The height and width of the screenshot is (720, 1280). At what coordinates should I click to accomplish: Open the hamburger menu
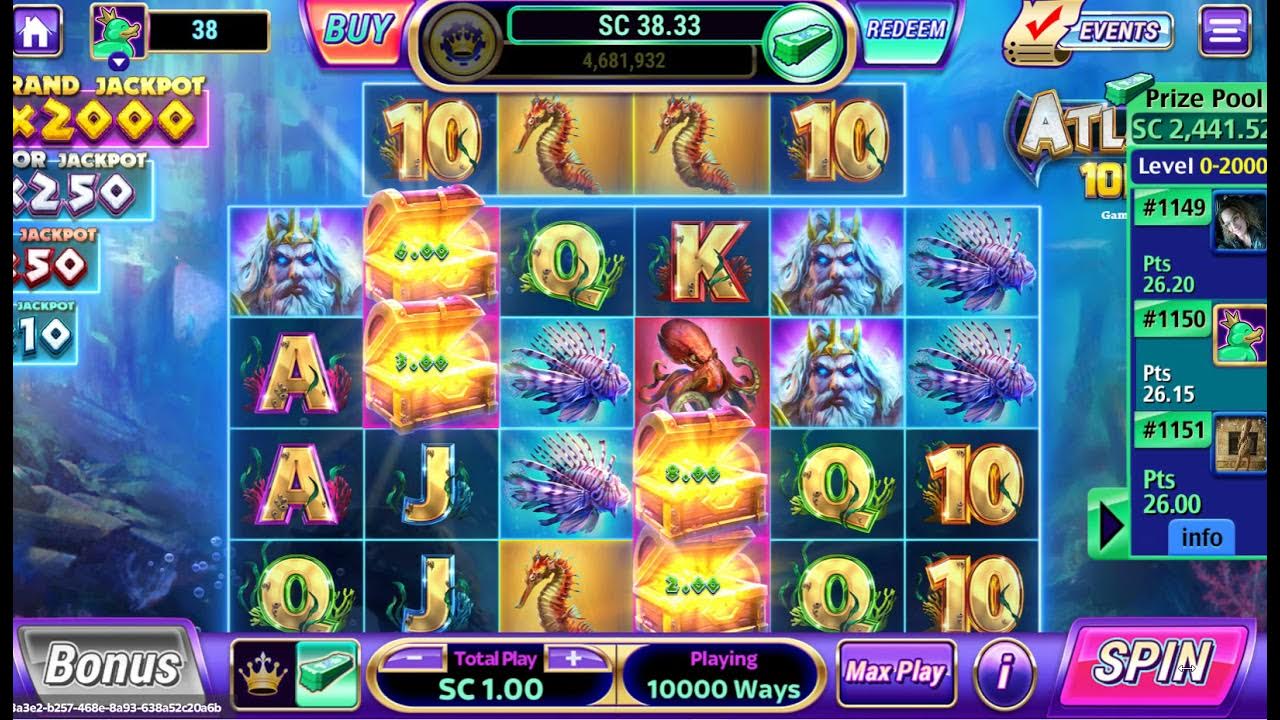coord(1224,31)
